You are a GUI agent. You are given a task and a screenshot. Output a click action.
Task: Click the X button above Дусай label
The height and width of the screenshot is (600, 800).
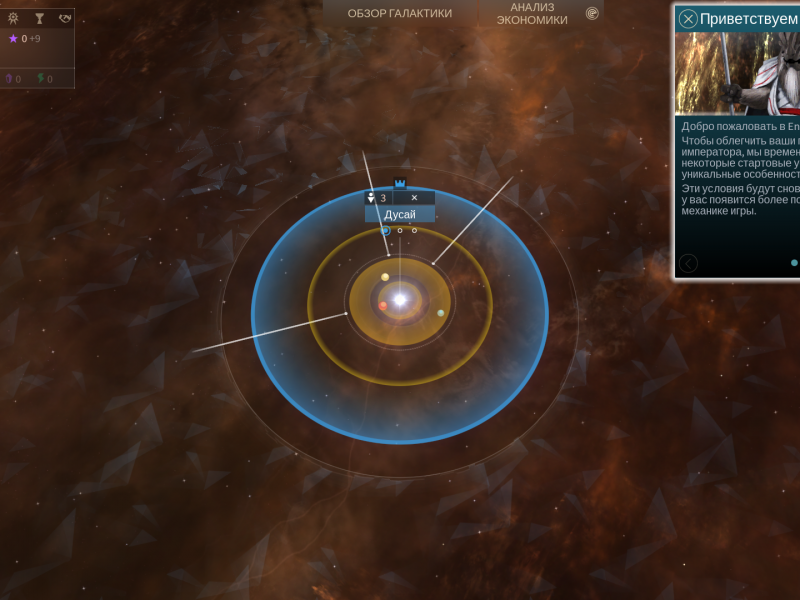point(414,198)
